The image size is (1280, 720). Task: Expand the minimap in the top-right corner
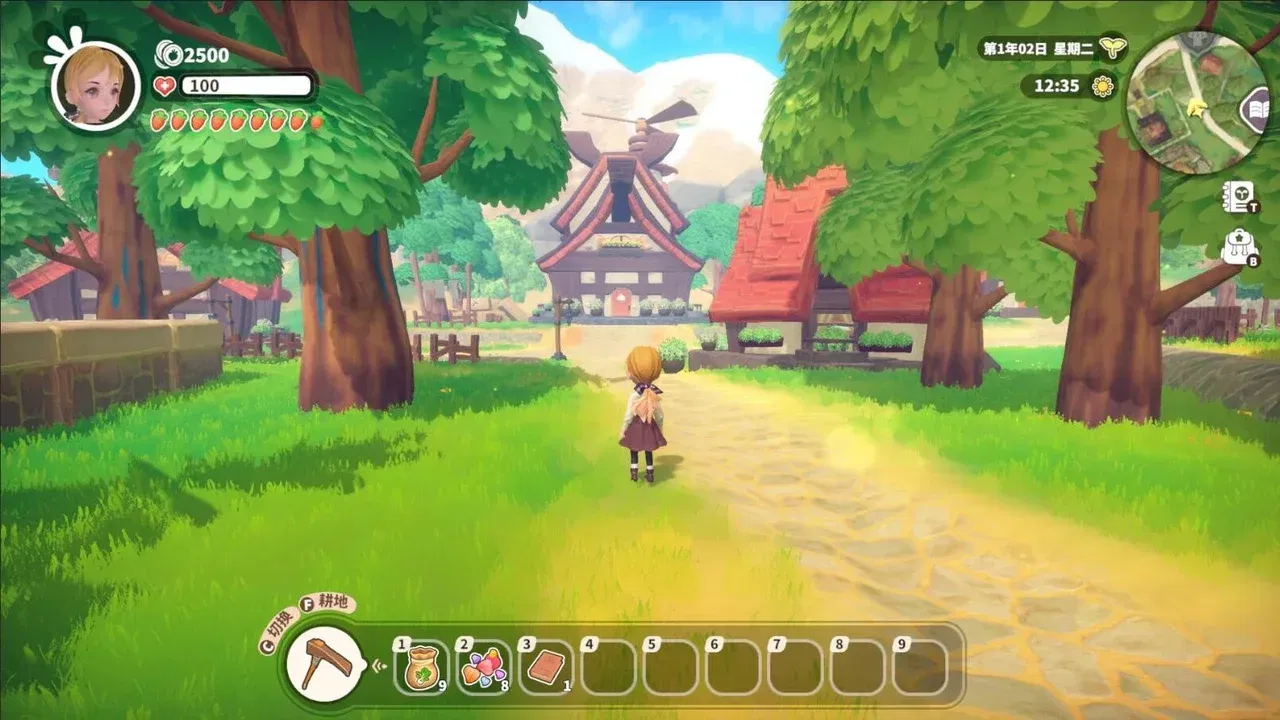coord(1196,90)
